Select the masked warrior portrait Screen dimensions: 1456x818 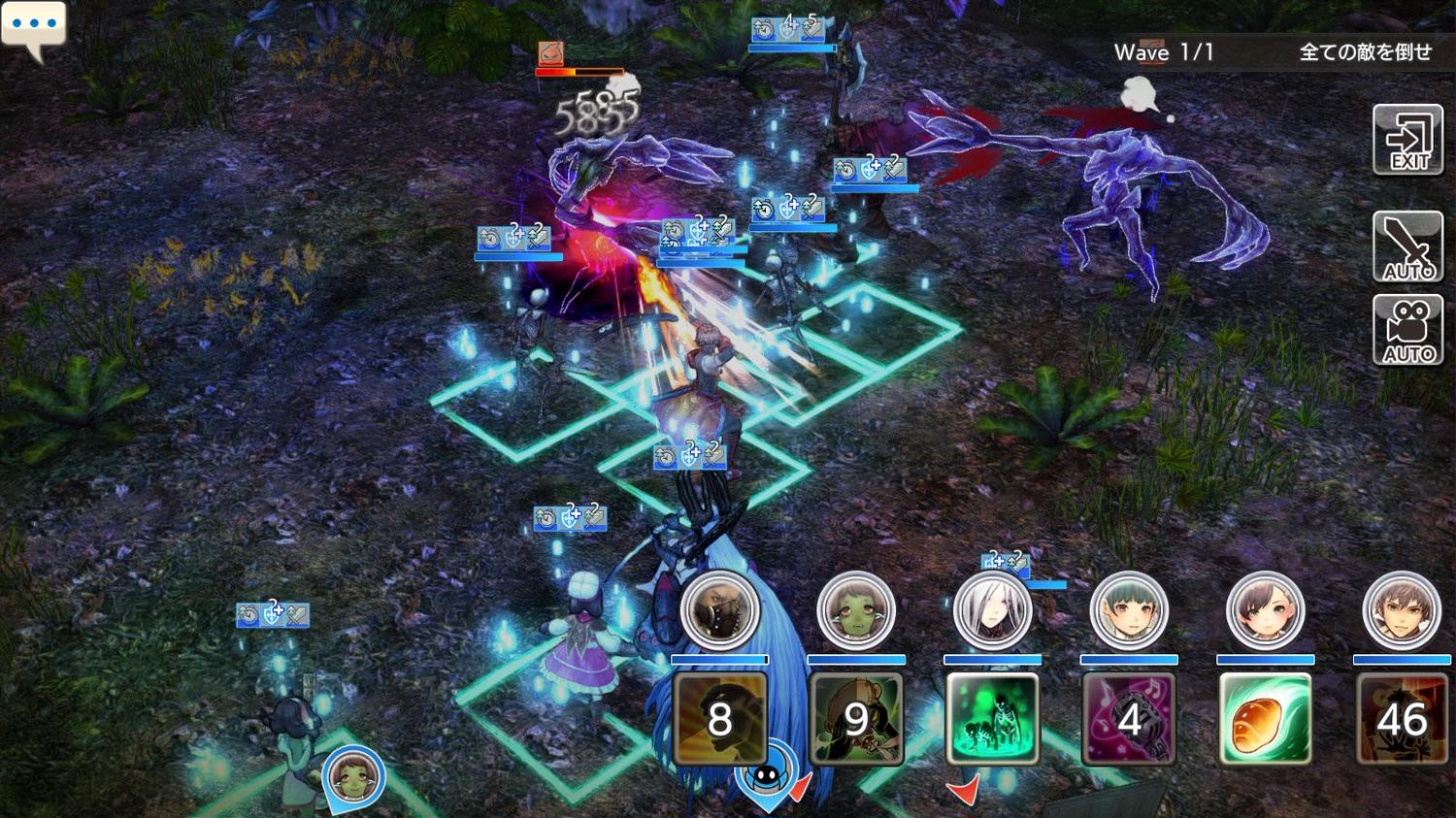click(719, 611)
